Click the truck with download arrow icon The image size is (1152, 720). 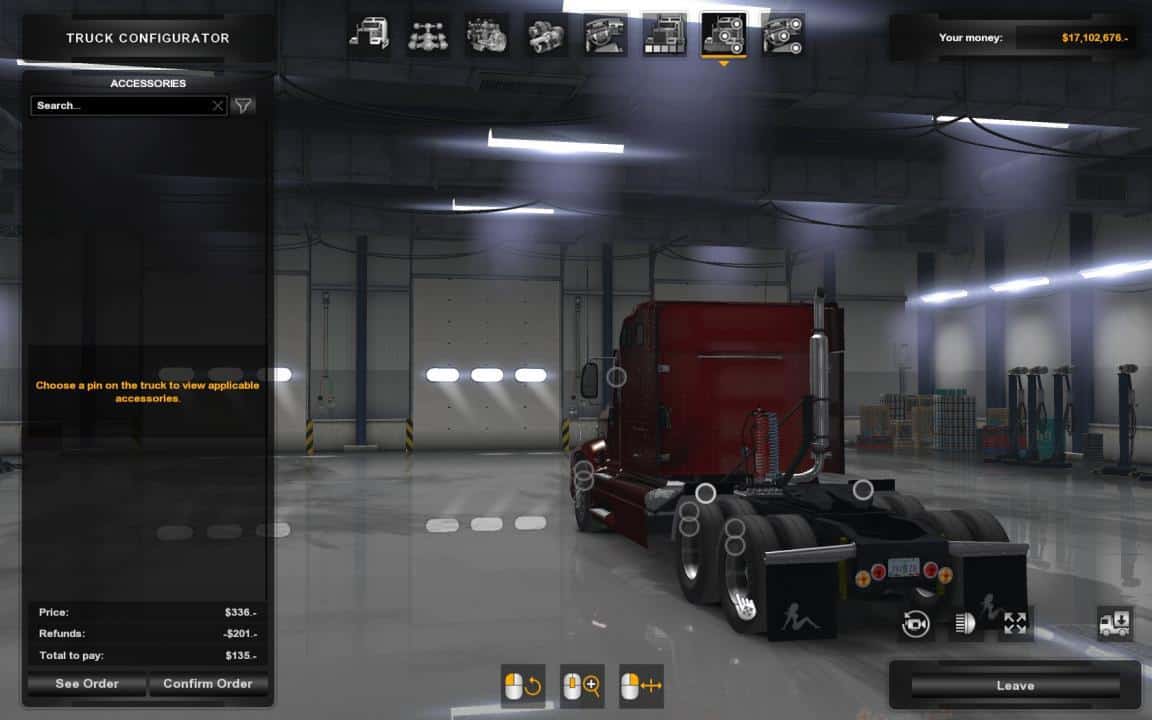pyautogui.click(x=1114, y=624)
